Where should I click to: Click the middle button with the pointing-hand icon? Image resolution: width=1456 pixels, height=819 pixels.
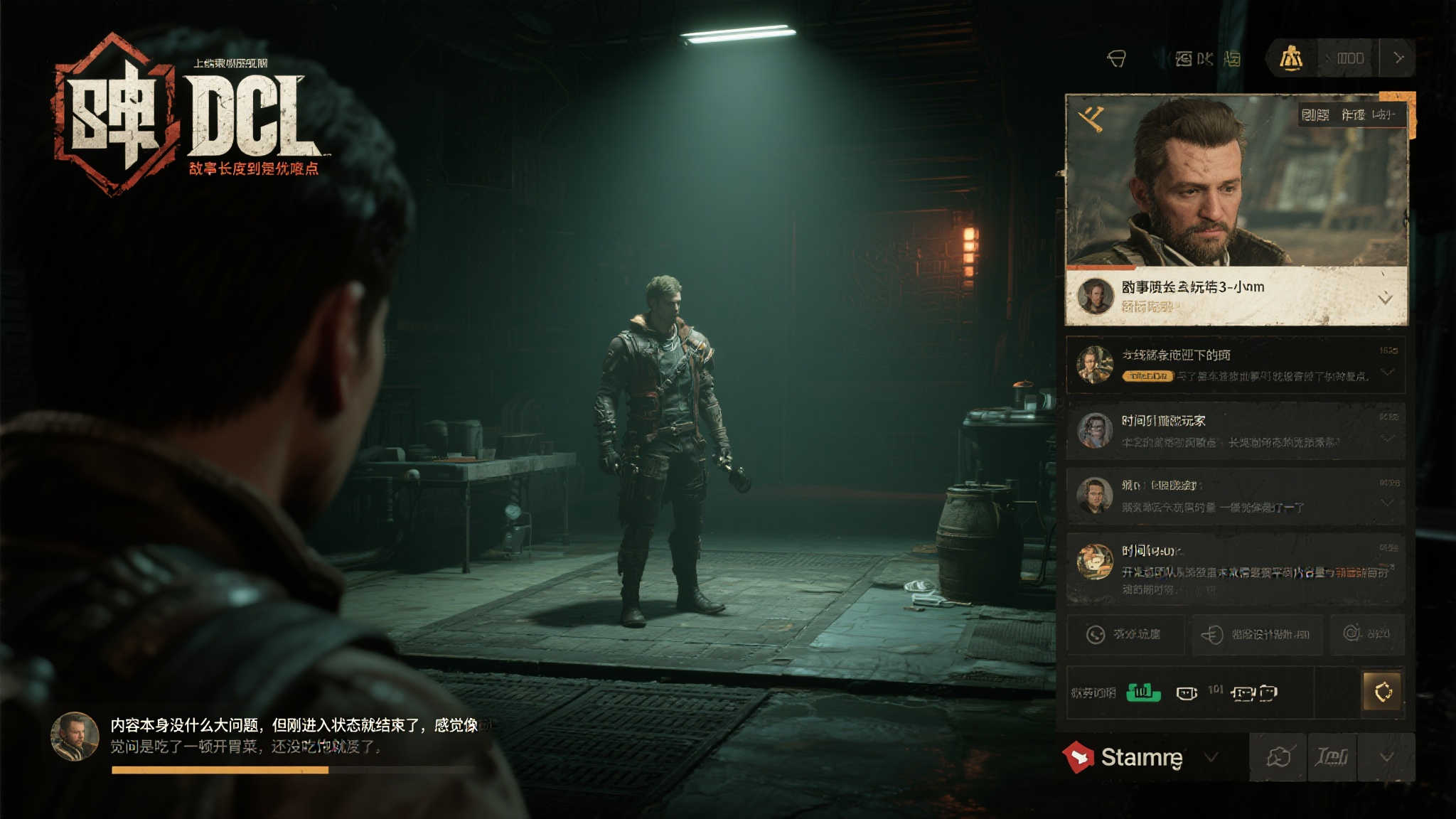(1257, 634)
